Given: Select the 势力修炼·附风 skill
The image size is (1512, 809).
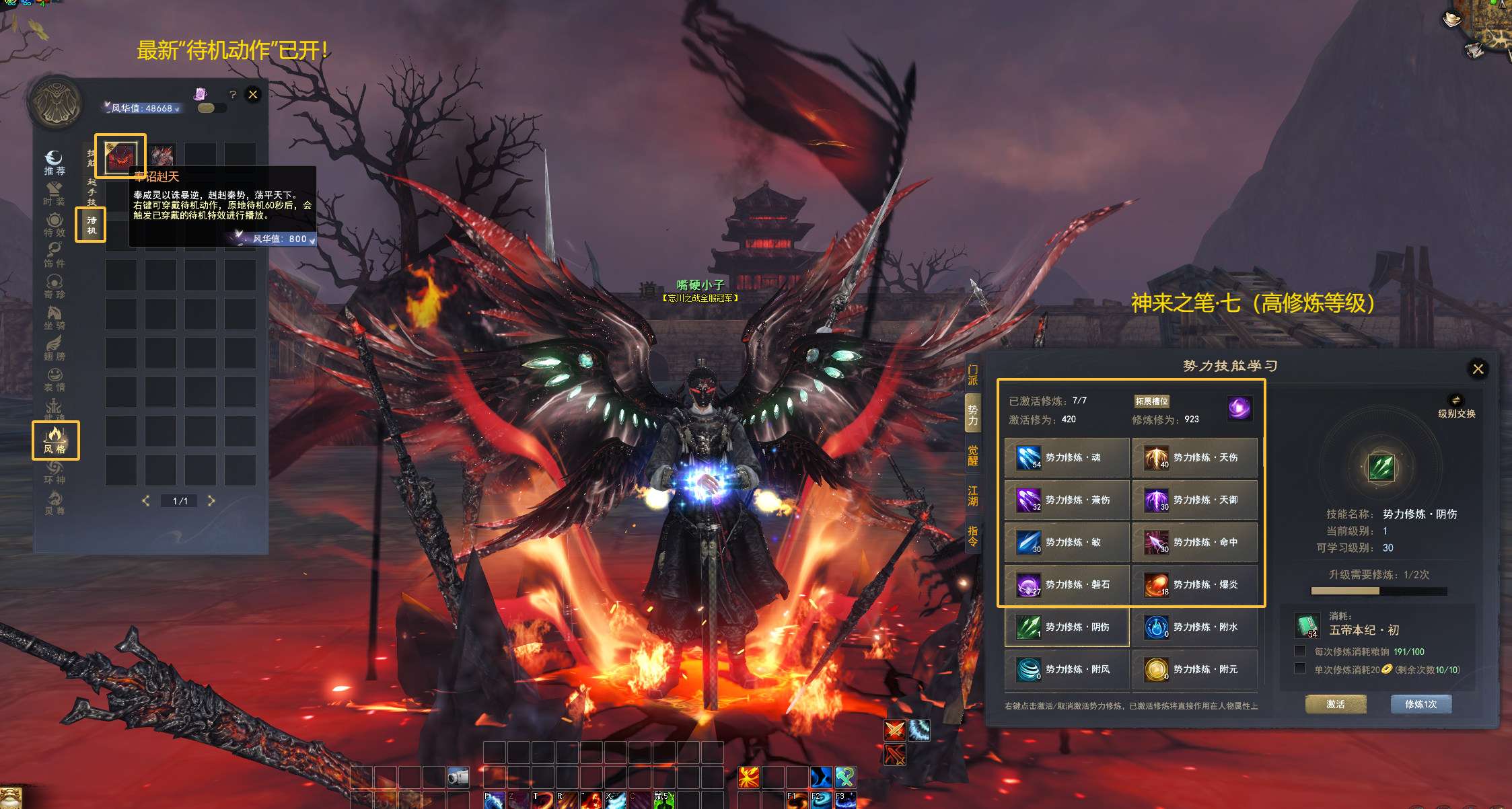Looking at the screenshot, I should (1067, 669).
